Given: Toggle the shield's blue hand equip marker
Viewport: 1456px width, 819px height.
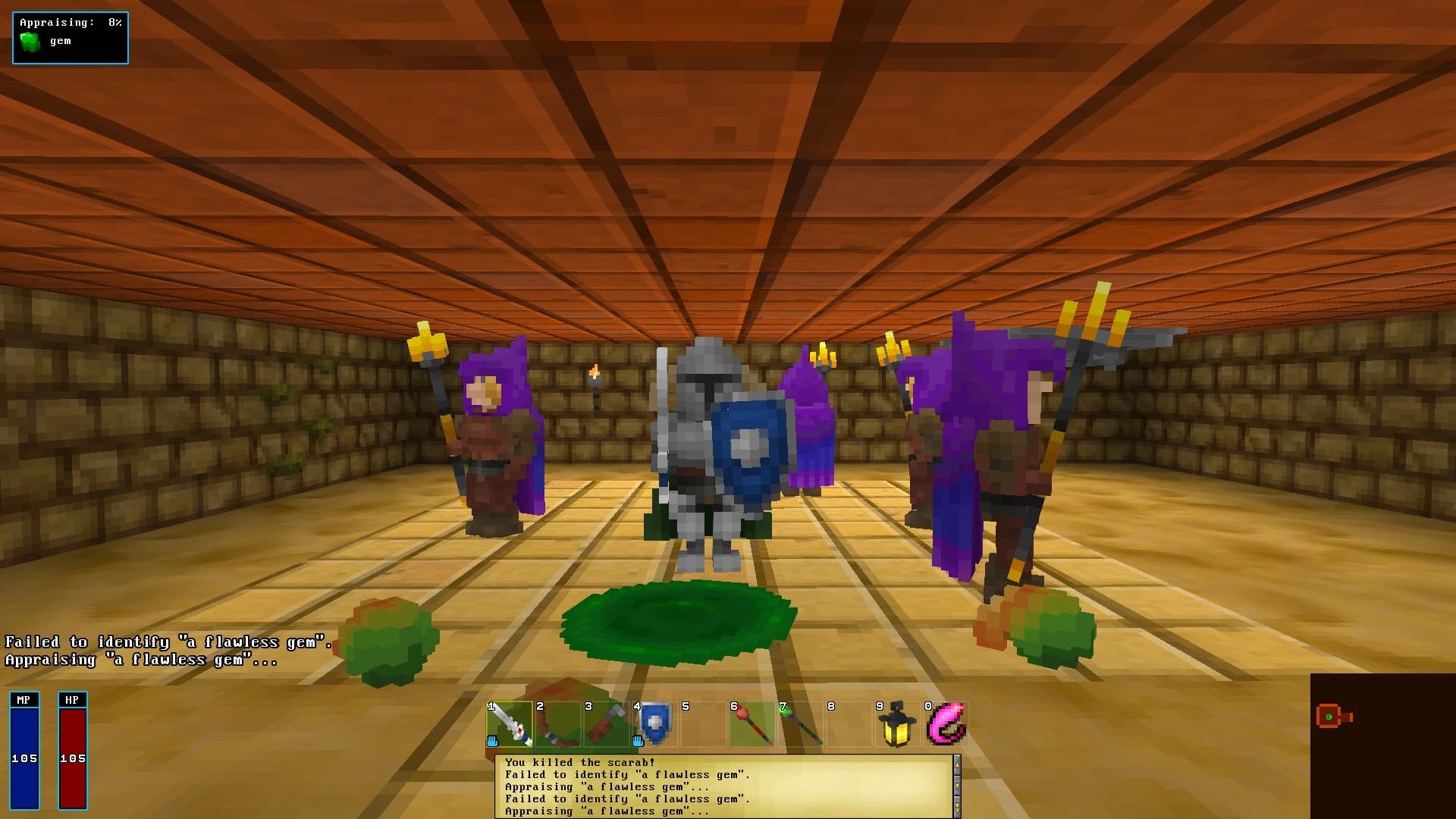Looking at the screenshot, I should pos(639,739).
